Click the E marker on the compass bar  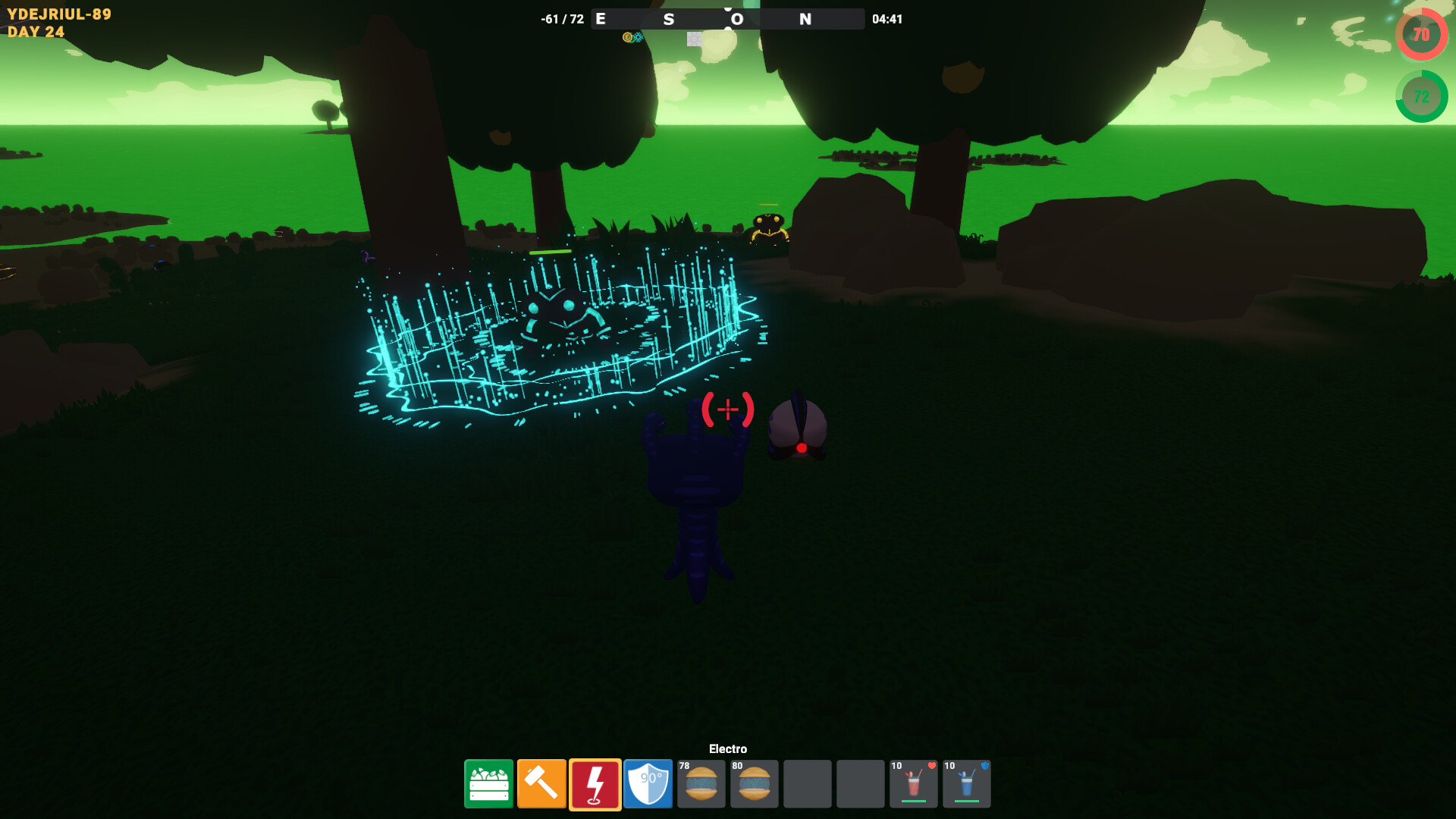(x=600, y=19)
